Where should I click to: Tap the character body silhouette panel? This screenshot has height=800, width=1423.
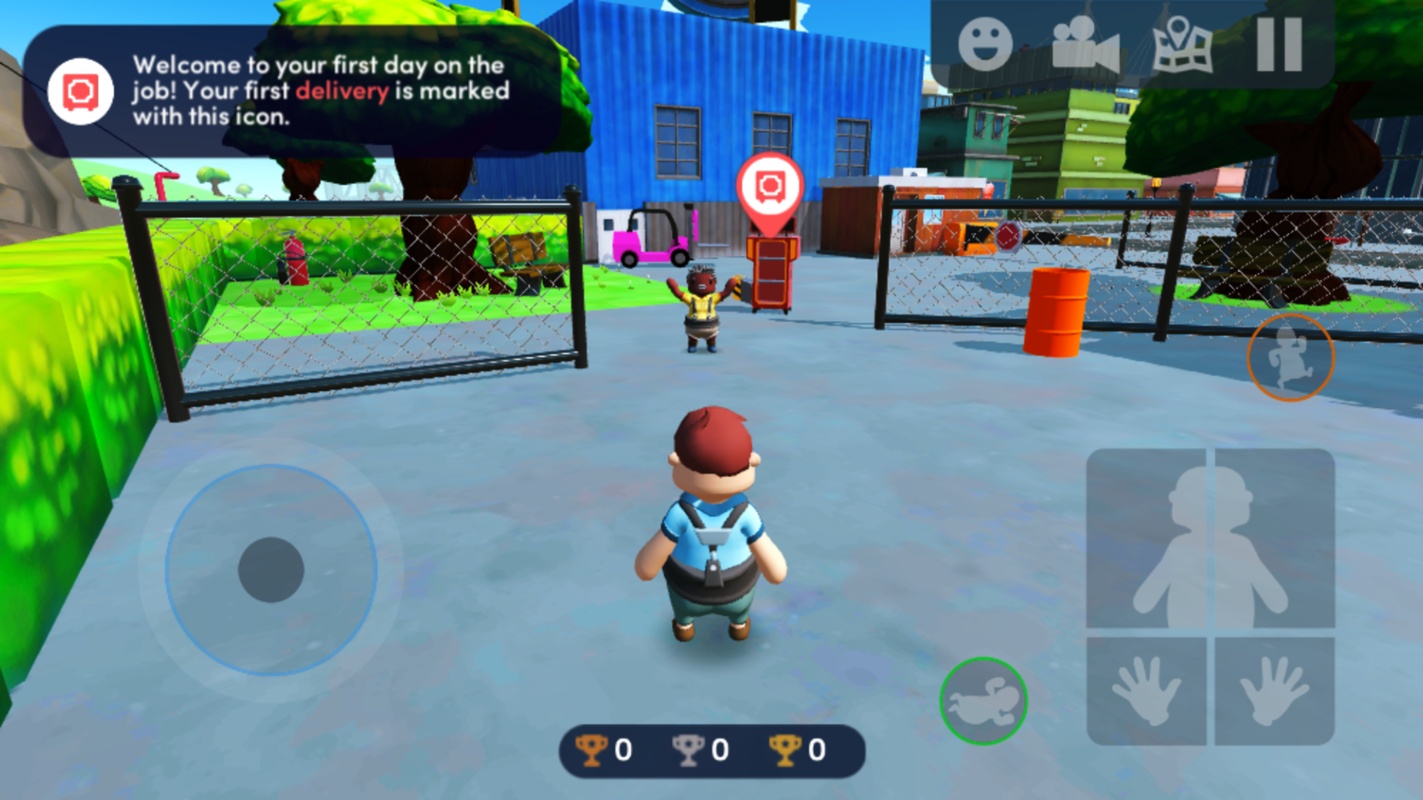click(1210, 540)
